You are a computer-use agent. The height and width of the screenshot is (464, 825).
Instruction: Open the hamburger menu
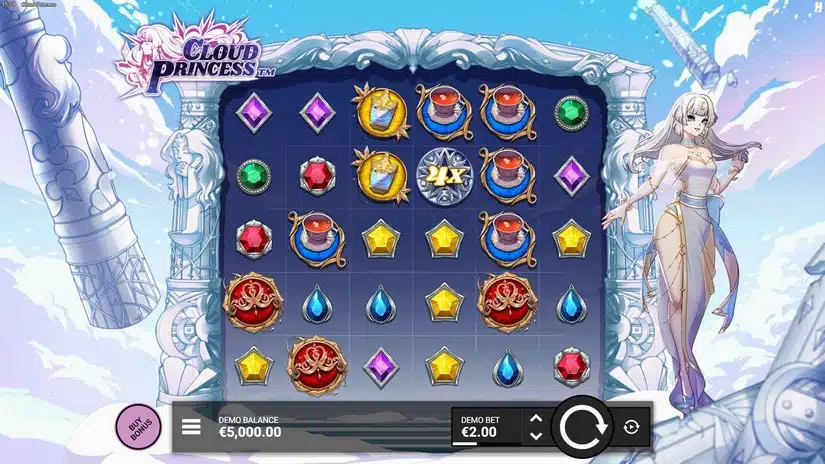[191, 426]
